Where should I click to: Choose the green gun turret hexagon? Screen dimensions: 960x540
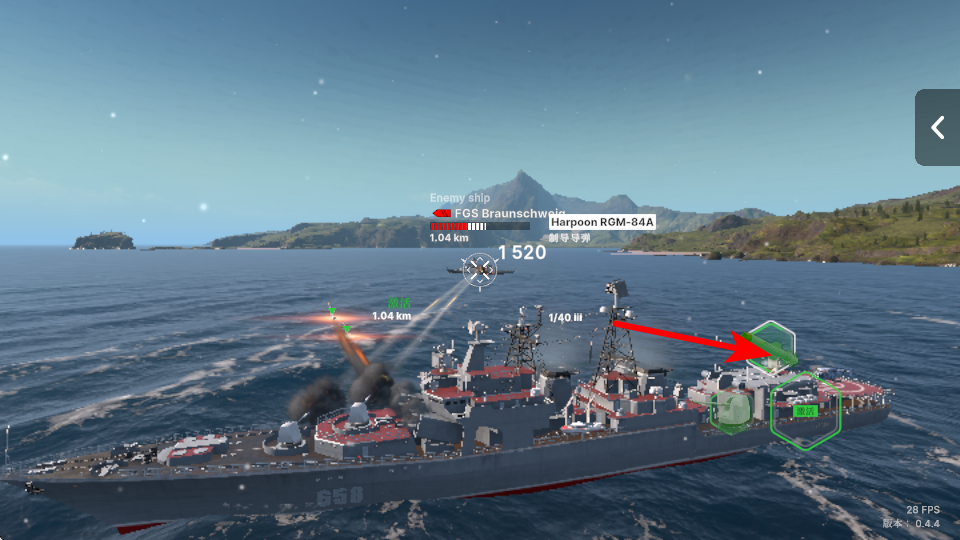pyautogui.click(x=731, y=409)
